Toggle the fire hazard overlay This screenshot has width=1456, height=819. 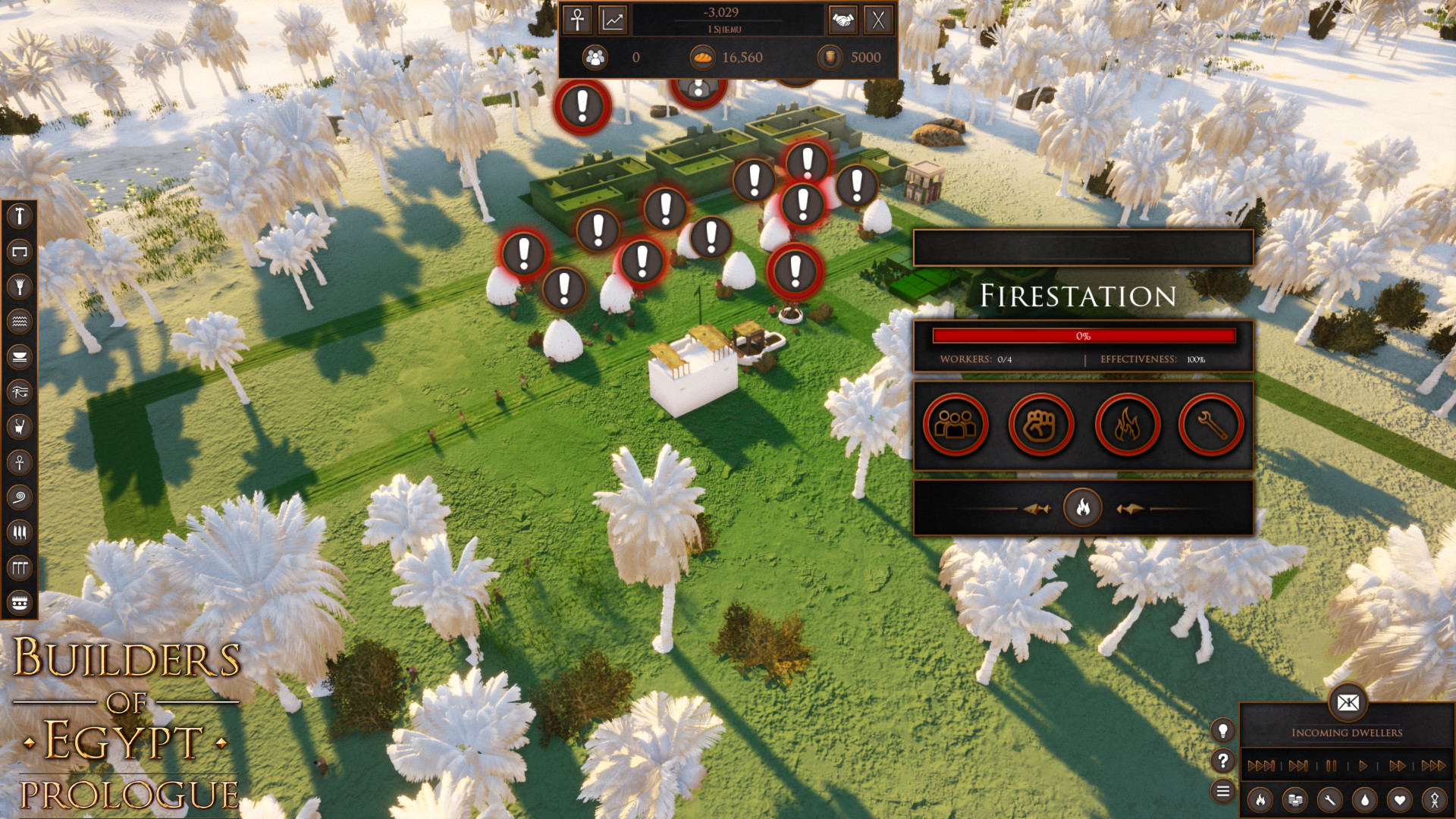1260,800
